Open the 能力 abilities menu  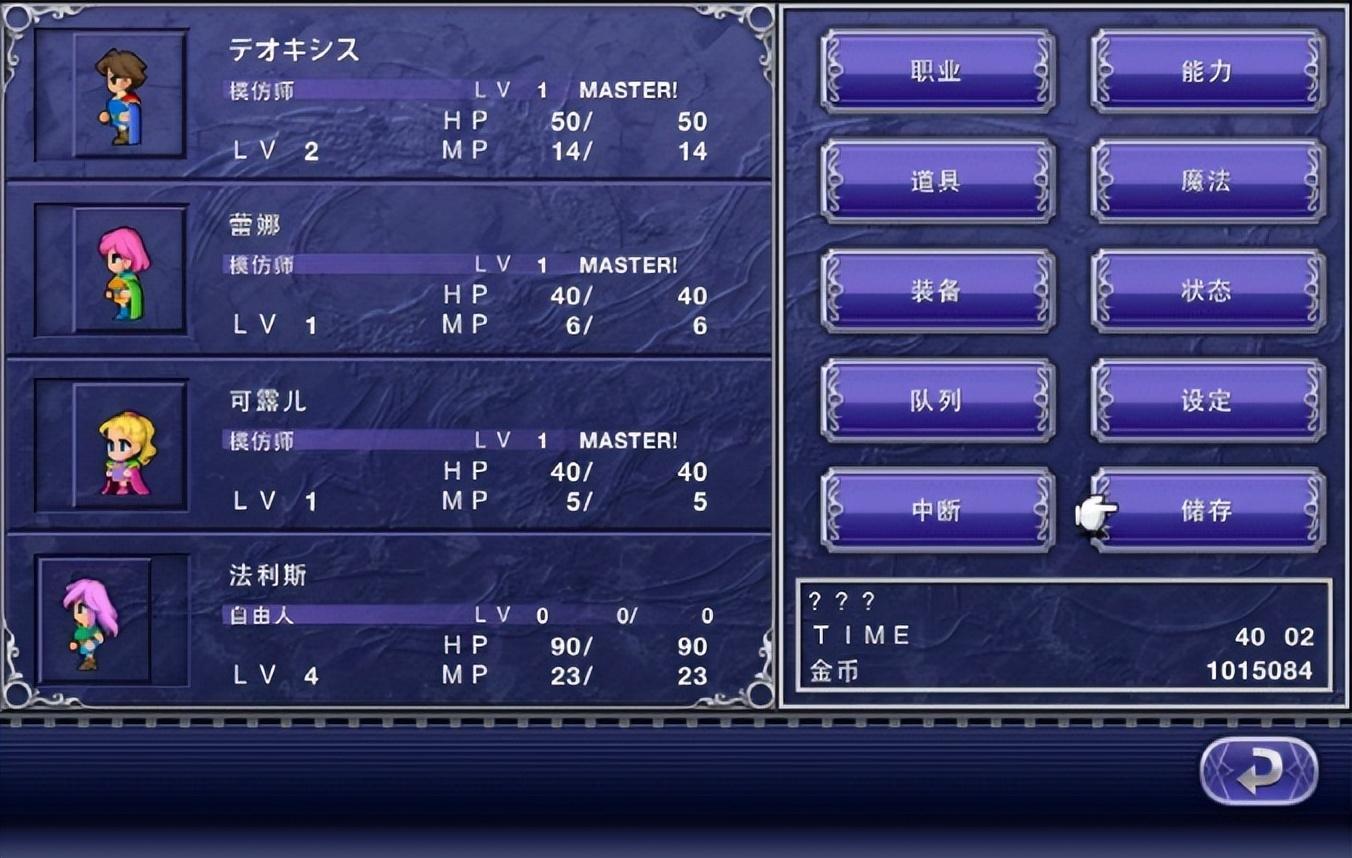click(x=1207, y=72)
